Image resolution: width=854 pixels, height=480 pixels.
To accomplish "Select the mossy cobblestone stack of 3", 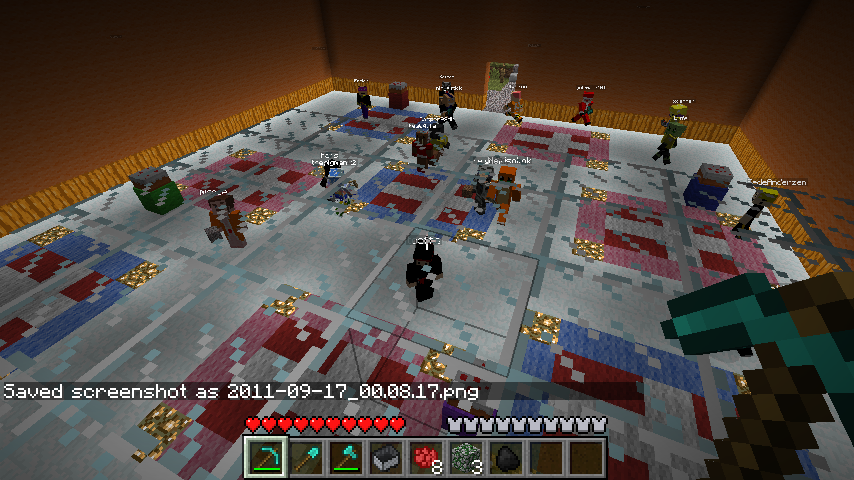I will tap(466, 458).
